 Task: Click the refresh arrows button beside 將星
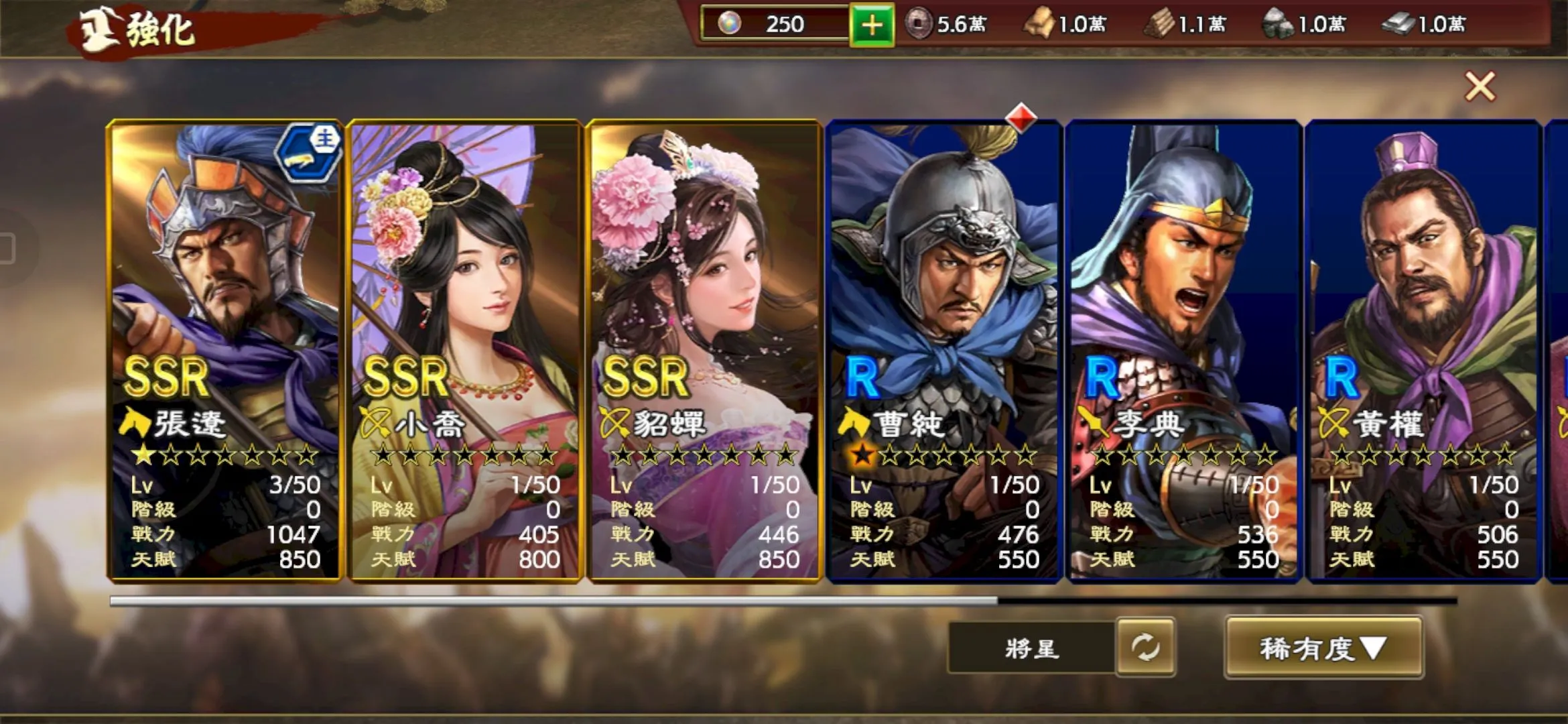[x=1145, y=648]
